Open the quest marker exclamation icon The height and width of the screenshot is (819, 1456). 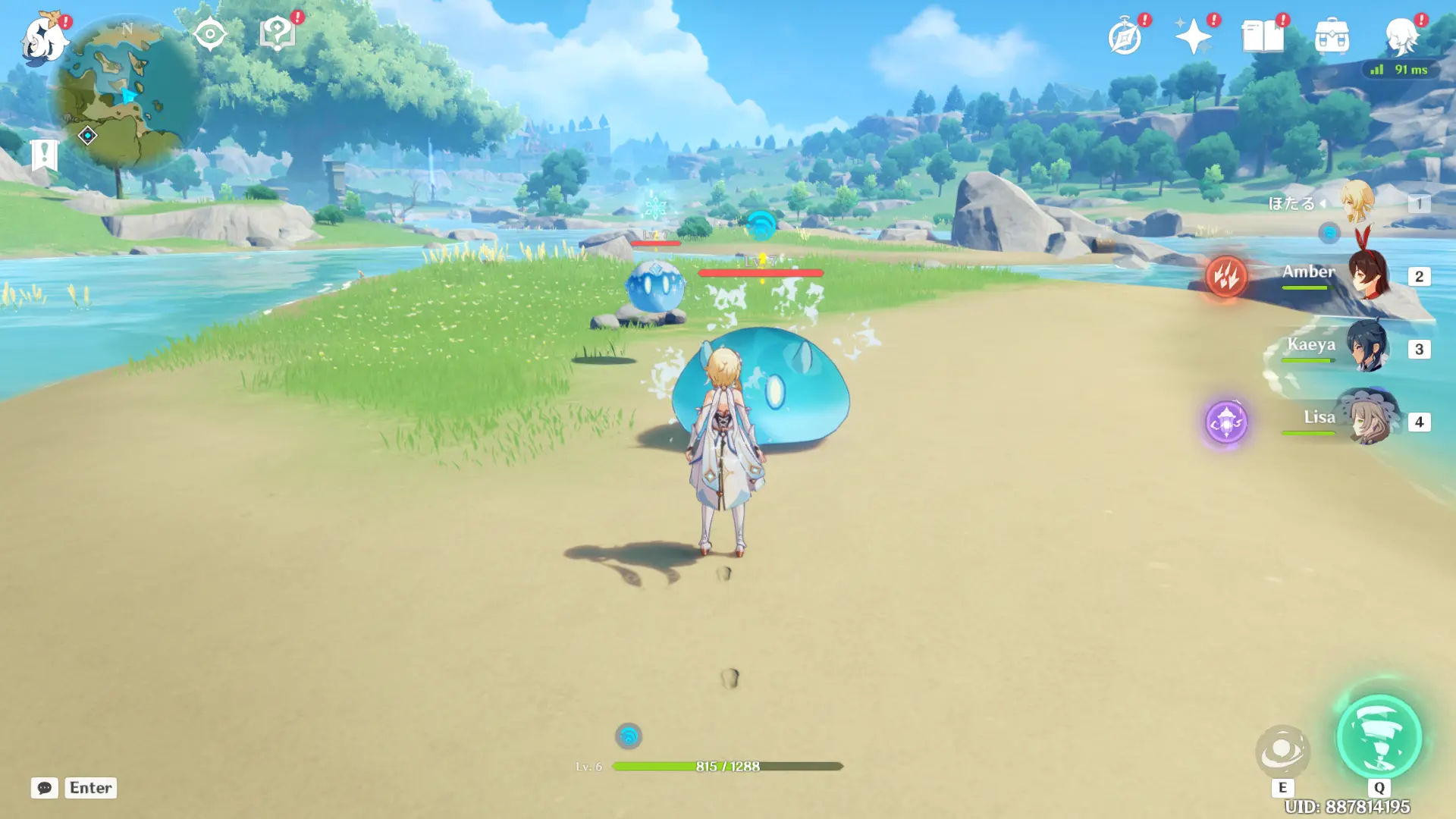click(x=44, y=155)
